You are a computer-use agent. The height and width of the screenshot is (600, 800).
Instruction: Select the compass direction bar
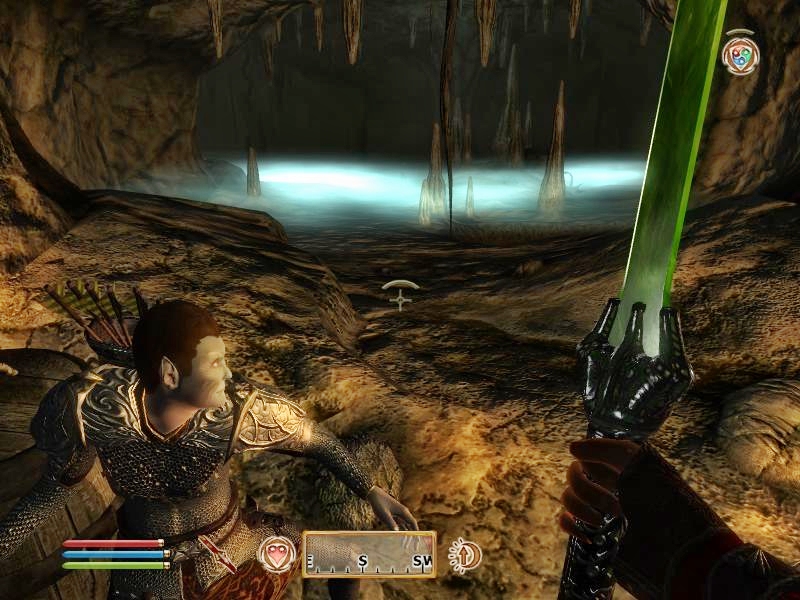click(369, 554)
